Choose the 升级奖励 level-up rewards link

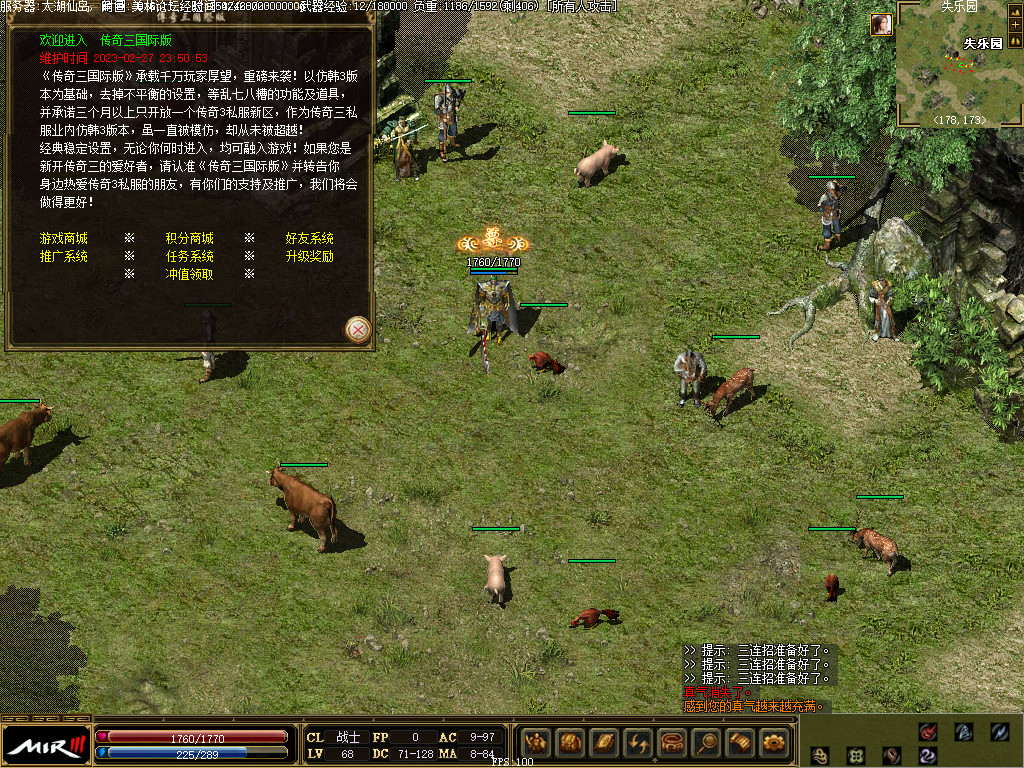point(310,256)
